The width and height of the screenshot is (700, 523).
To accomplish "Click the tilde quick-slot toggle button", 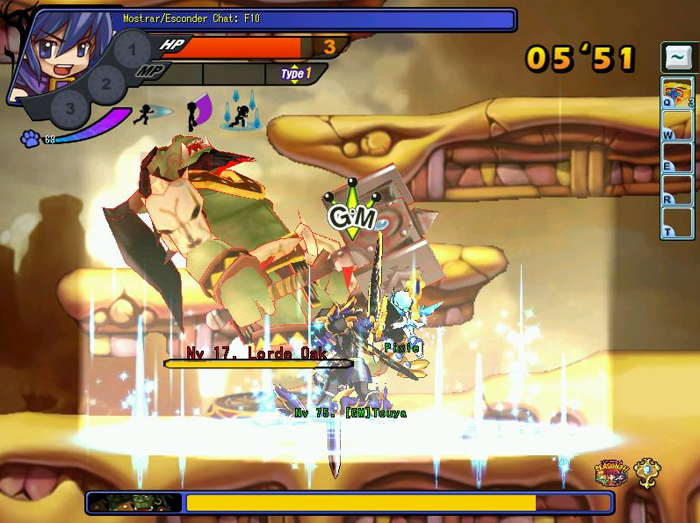I will (677, 56).
